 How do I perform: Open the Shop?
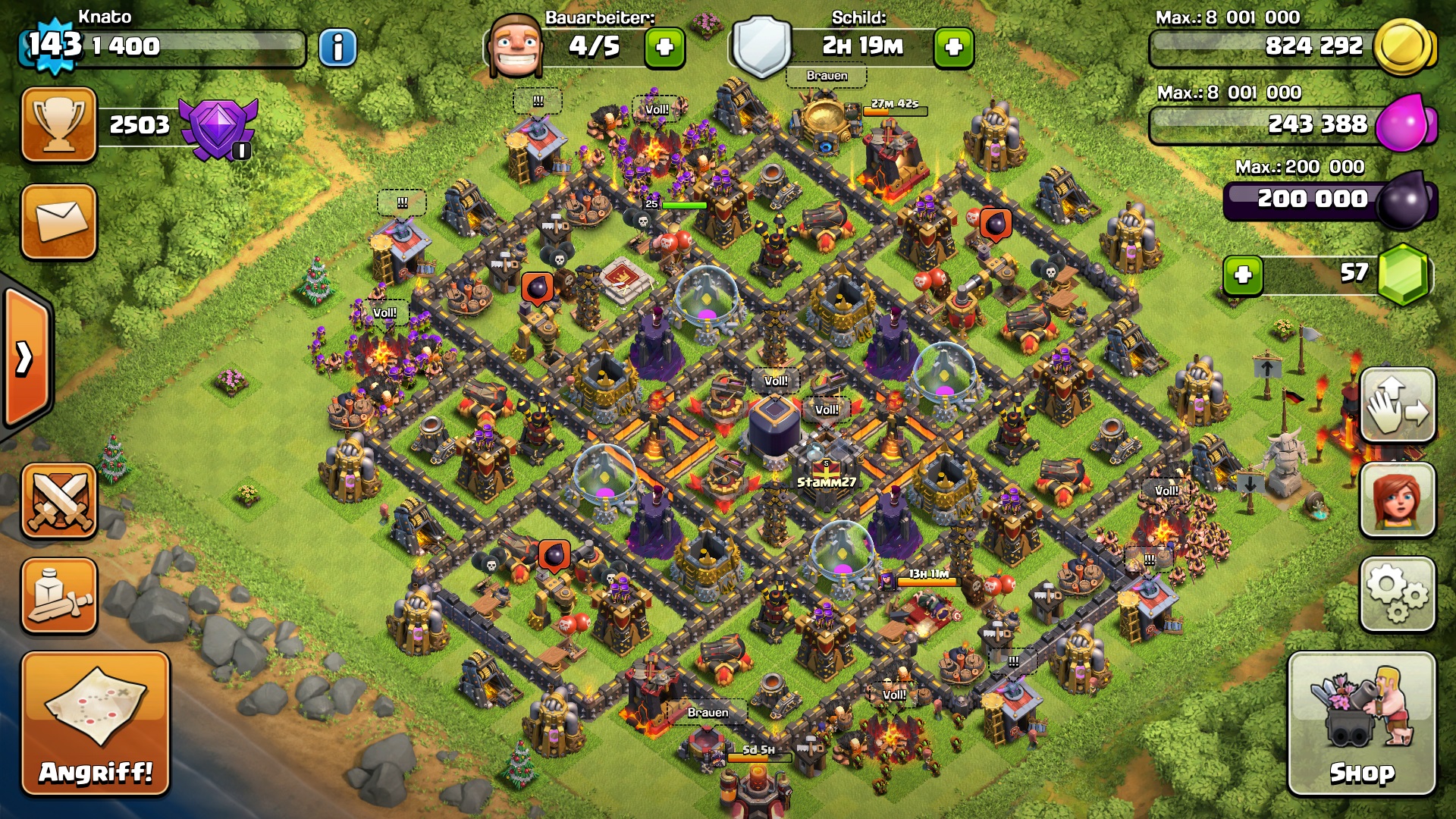pyautogui.click(x=1361, y=724)
